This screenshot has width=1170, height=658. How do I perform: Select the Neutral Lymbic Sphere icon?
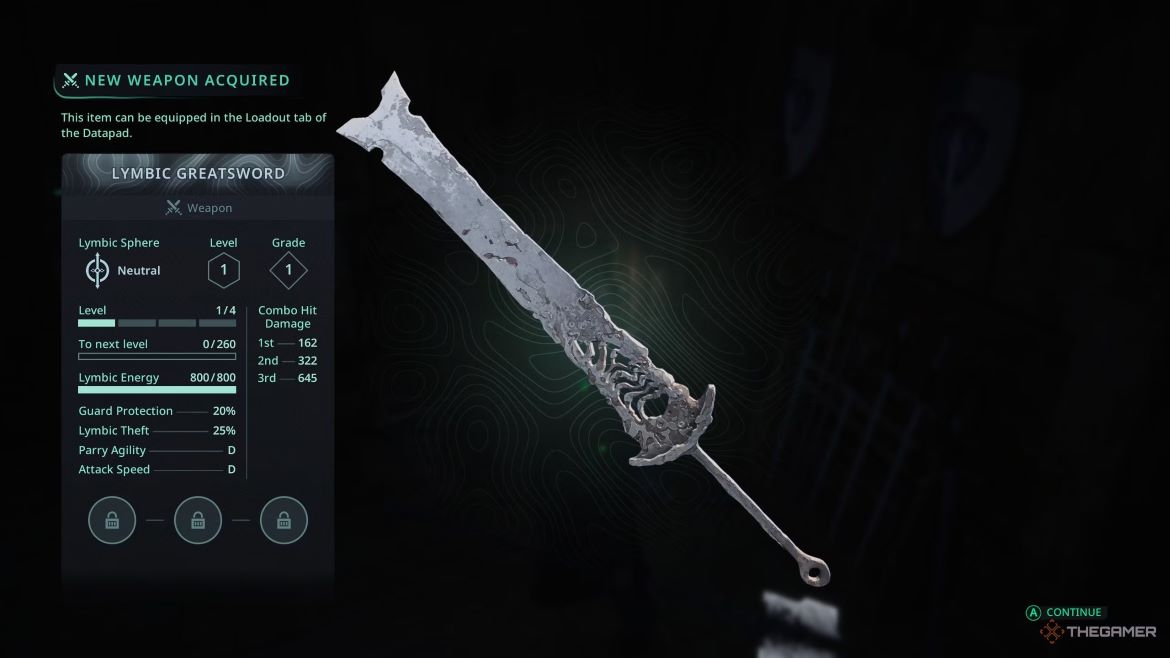click(97, 271)
